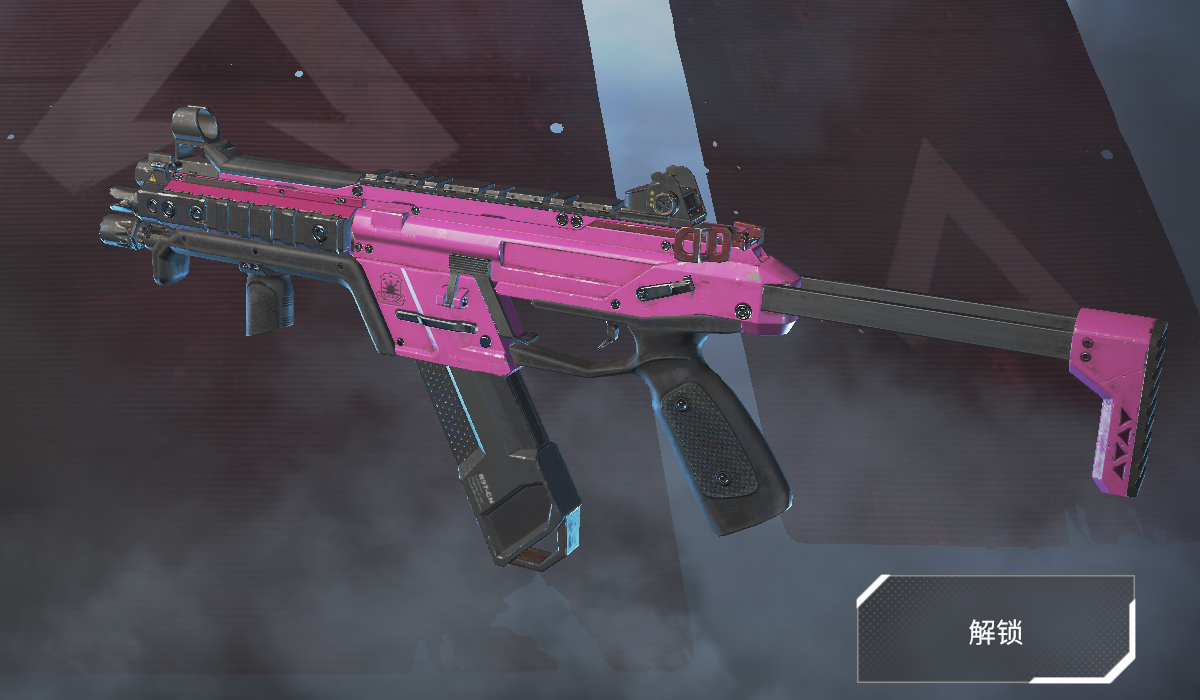Click the 解锁 unlock button
Image resolution: width=1200 pixels, height=700 pixels.
pos(995,629)
